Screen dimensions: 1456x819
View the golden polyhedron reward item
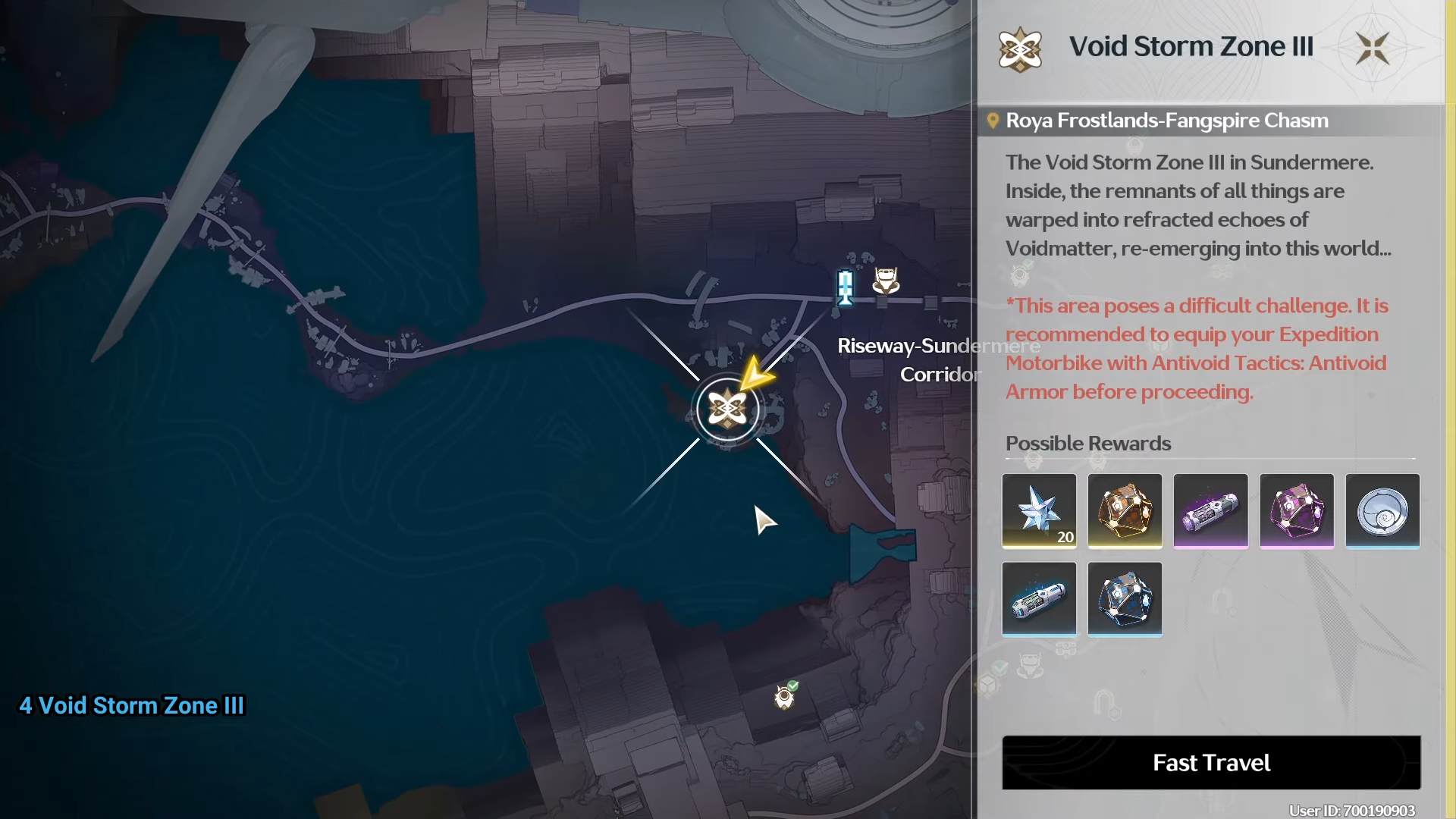tap(1125, 510)
